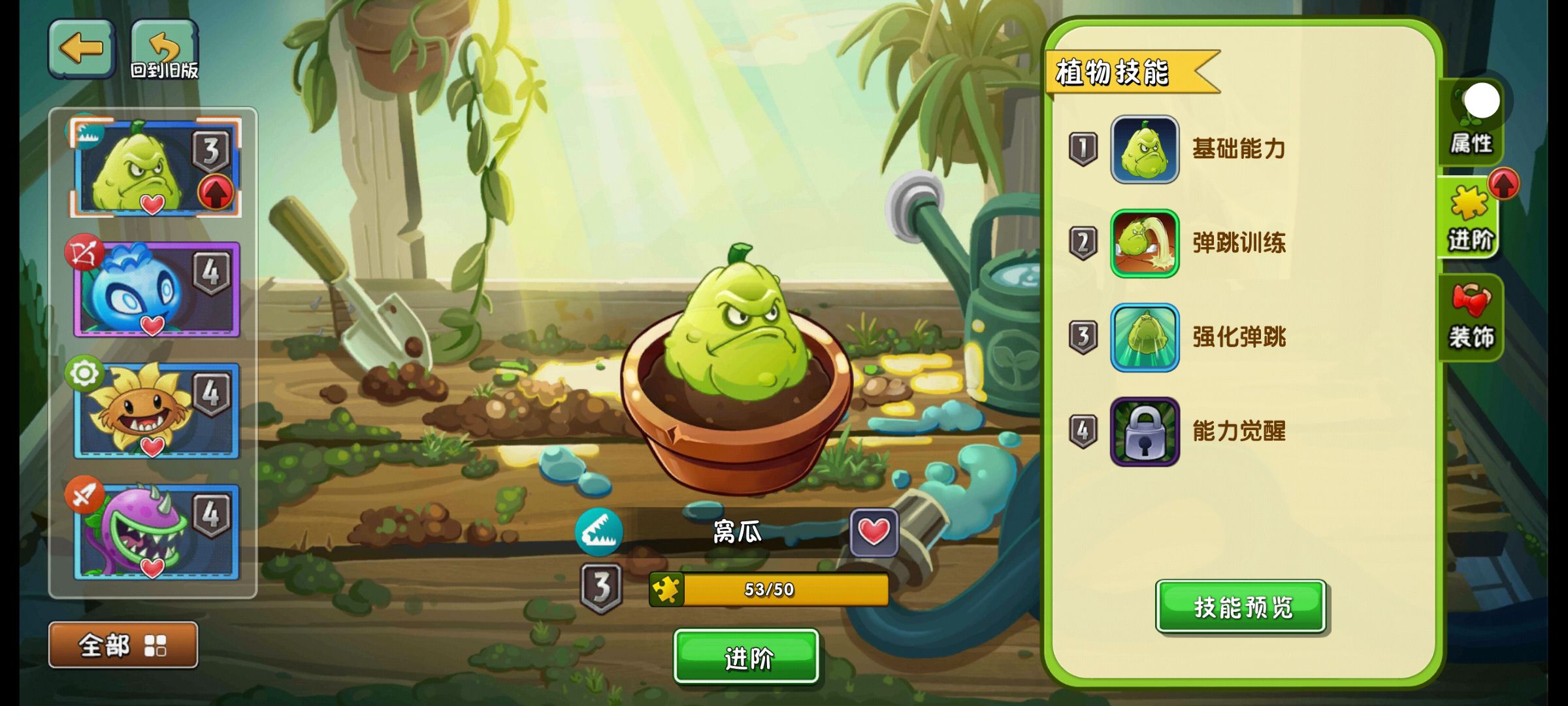The image size is (1568, 706).
Task: Click the puzzle piece progress bar
Action: [x=768, y=590]
